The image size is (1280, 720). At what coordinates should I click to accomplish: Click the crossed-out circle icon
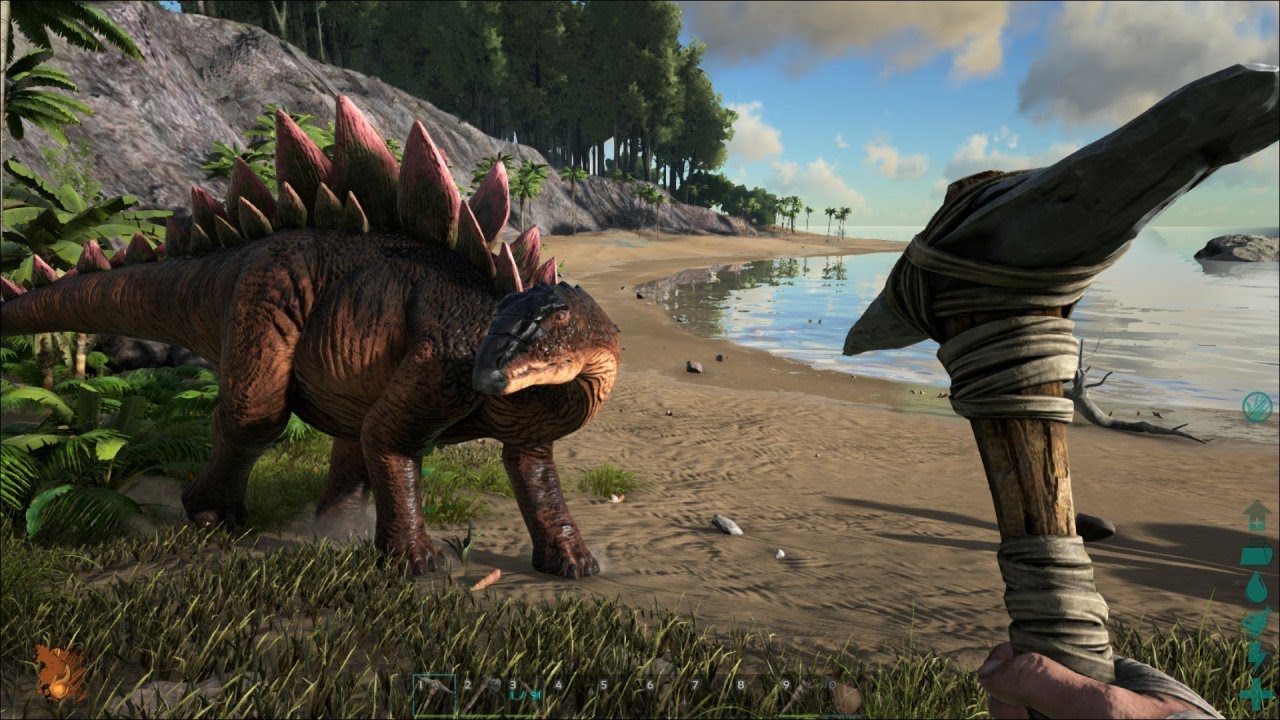tap(1257, 407)
